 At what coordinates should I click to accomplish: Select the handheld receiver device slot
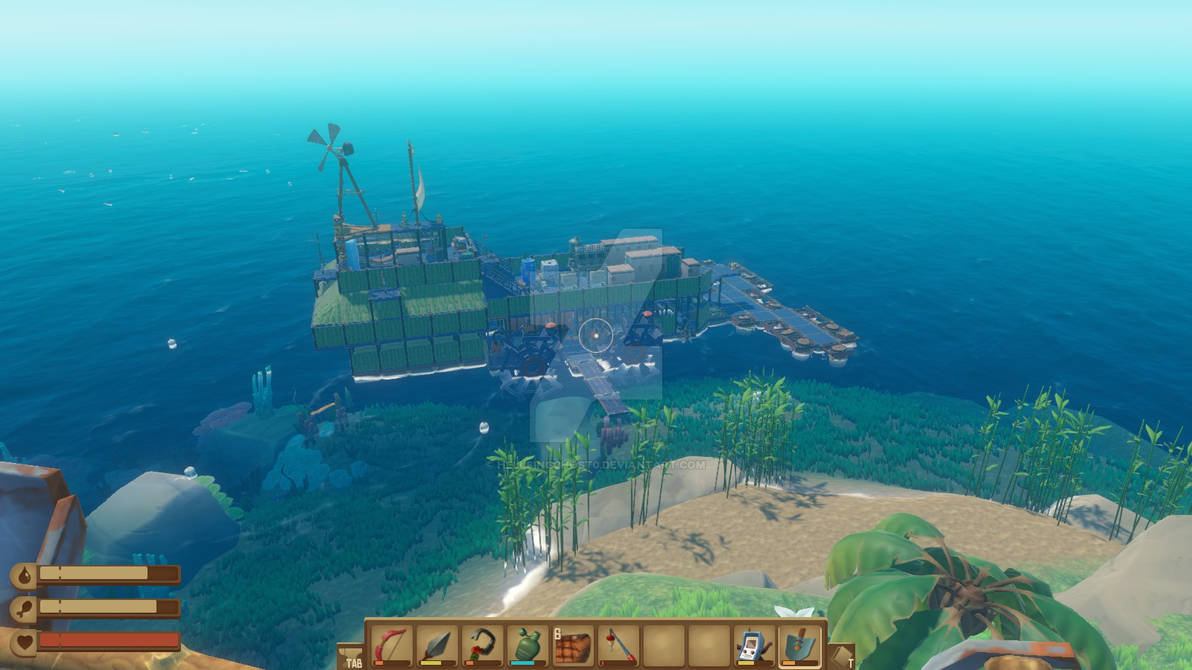[753, 645]
